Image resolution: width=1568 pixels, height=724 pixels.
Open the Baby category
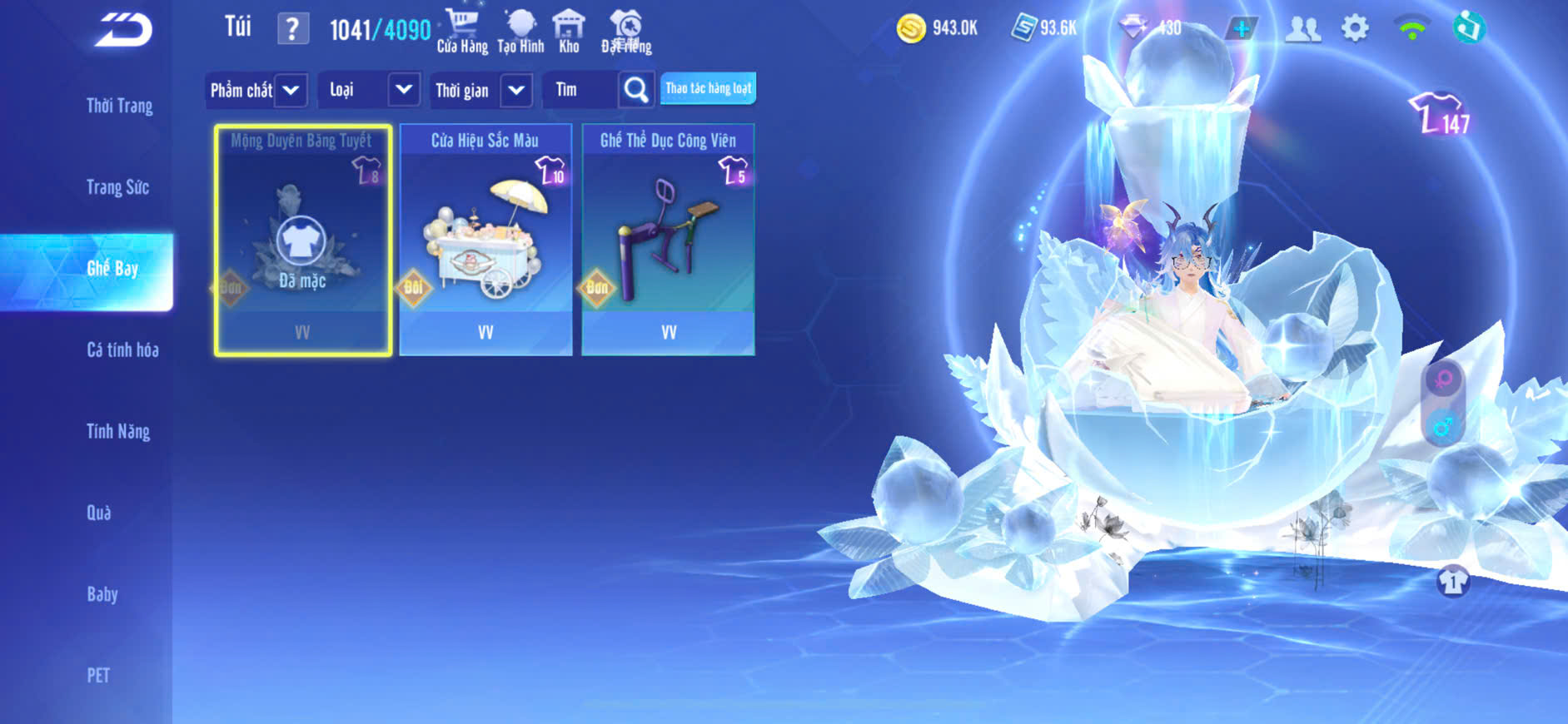102,594
